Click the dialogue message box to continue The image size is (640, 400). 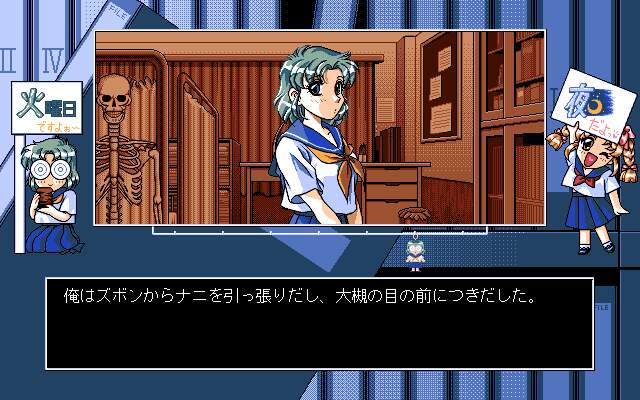[318, 323]
